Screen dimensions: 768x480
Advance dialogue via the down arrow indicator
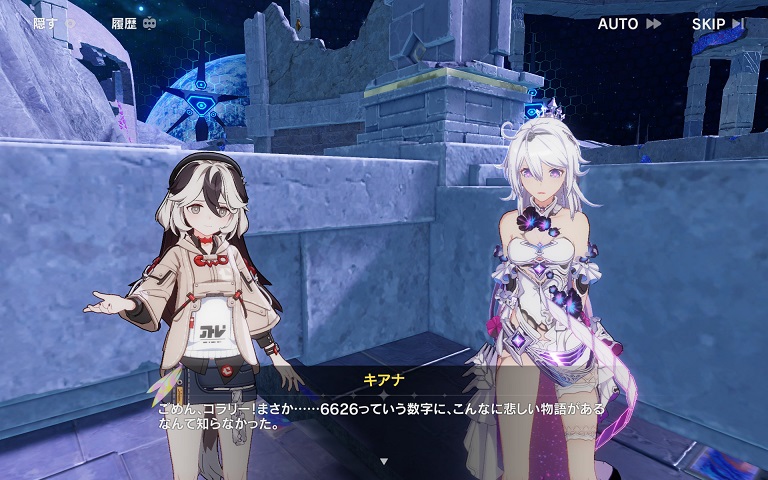click(x=383, y=461)
